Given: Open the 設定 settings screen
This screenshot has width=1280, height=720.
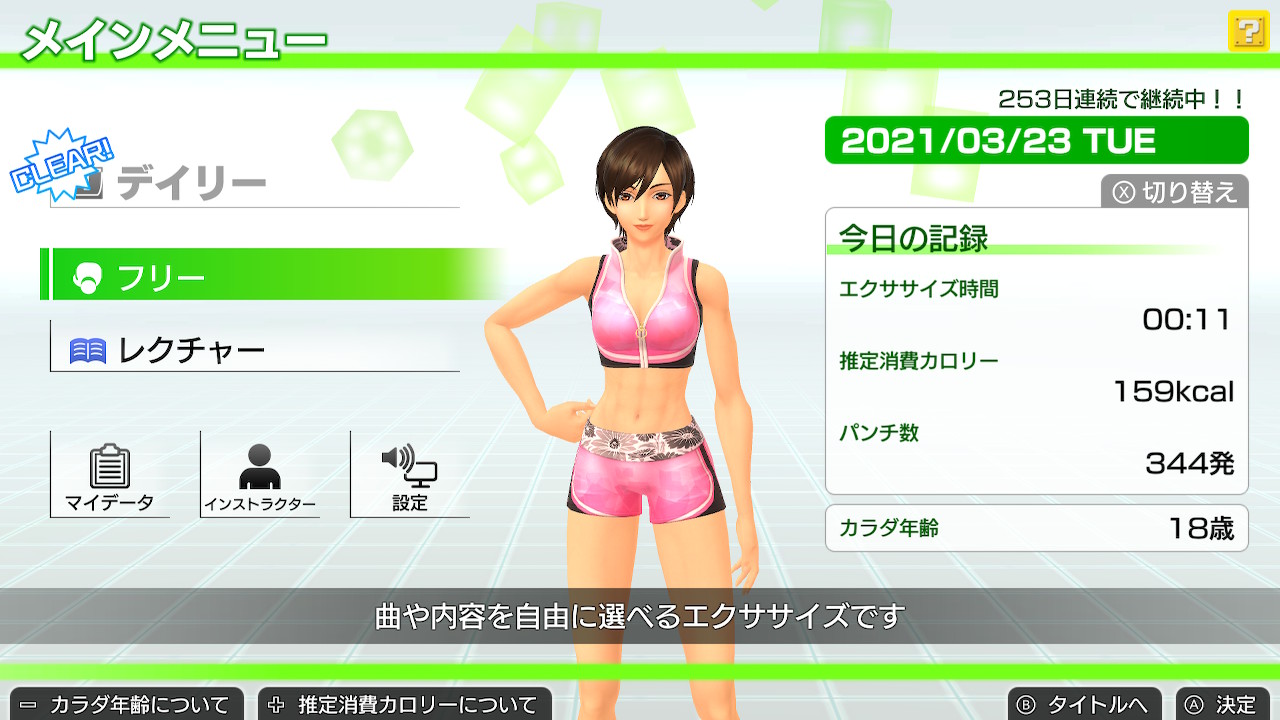Looking at the screenshot, I should (410, 475).
